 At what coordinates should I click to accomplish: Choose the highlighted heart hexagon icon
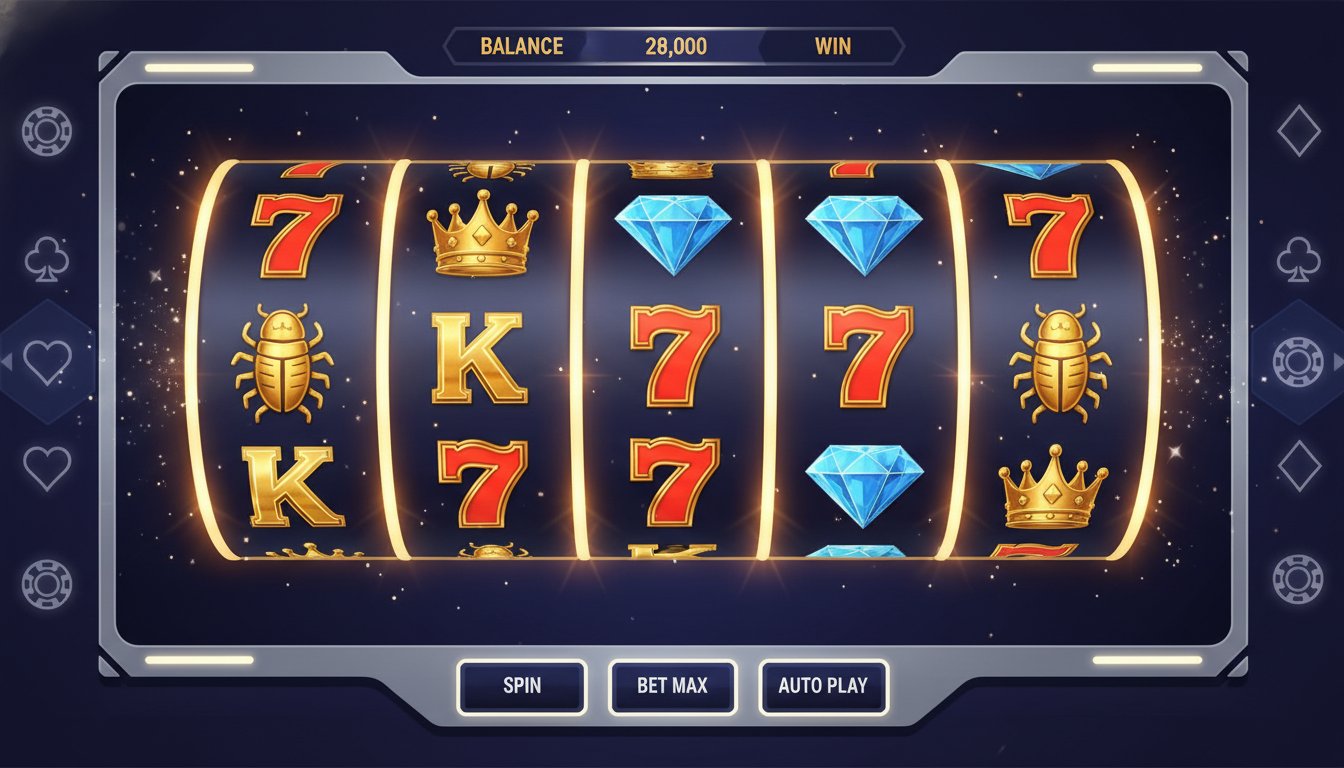click(x=47, y=362)
